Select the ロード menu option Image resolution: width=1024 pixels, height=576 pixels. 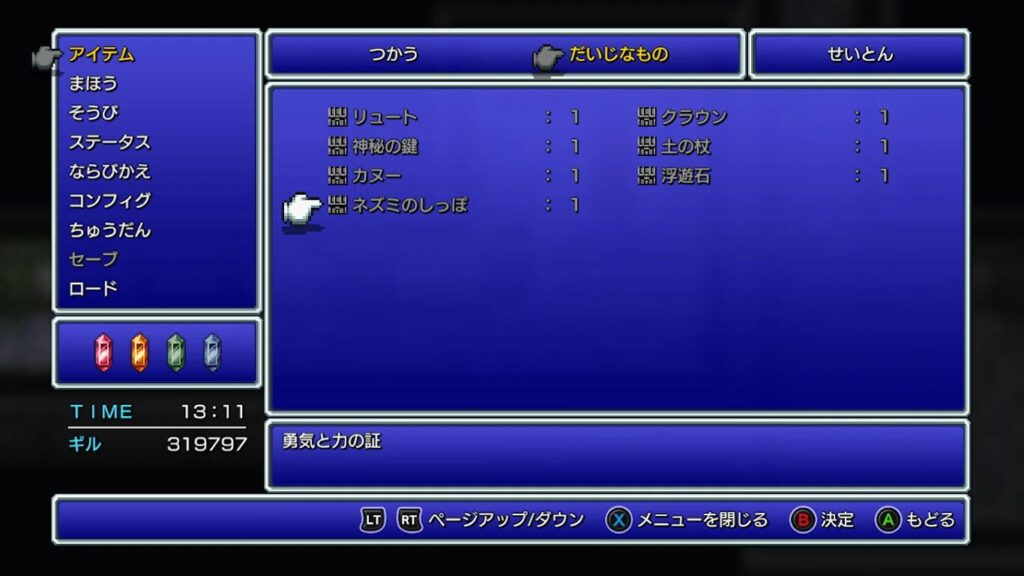tap(93, 289)
